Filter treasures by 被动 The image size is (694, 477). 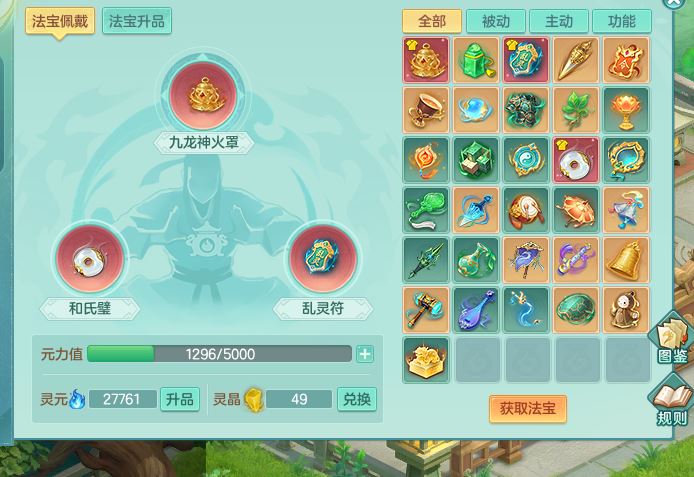495,21
